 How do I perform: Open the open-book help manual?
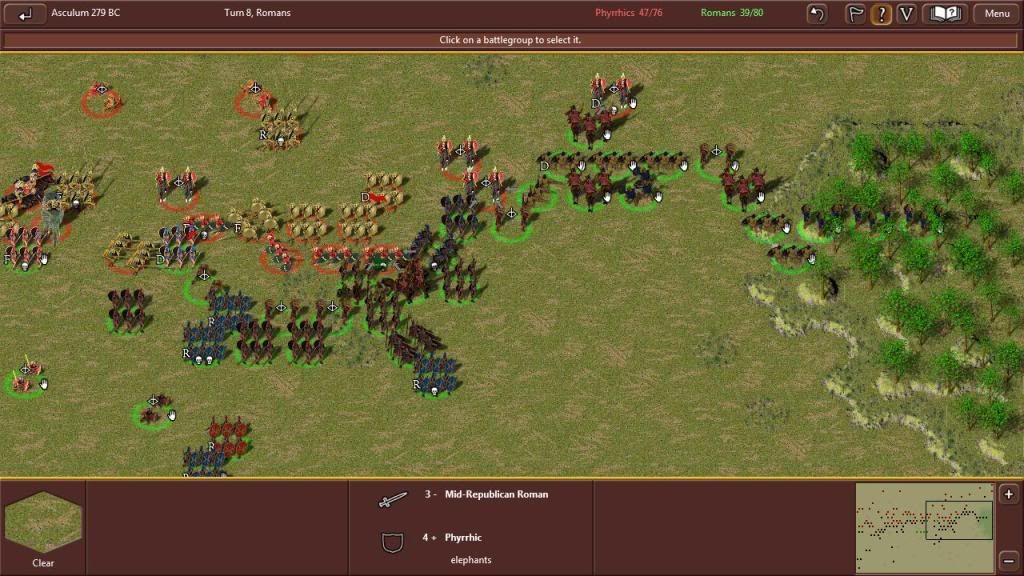(x=945, y=14)
